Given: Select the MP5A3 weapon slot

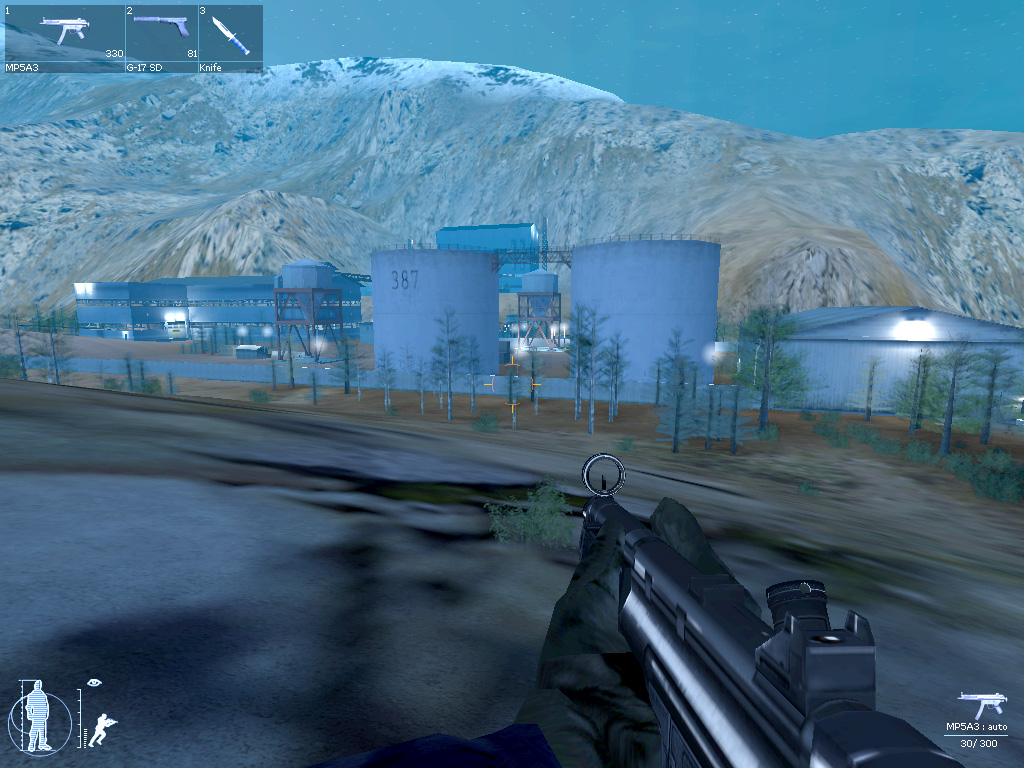Looking at the screenshot, I should [x=65, y=38].
